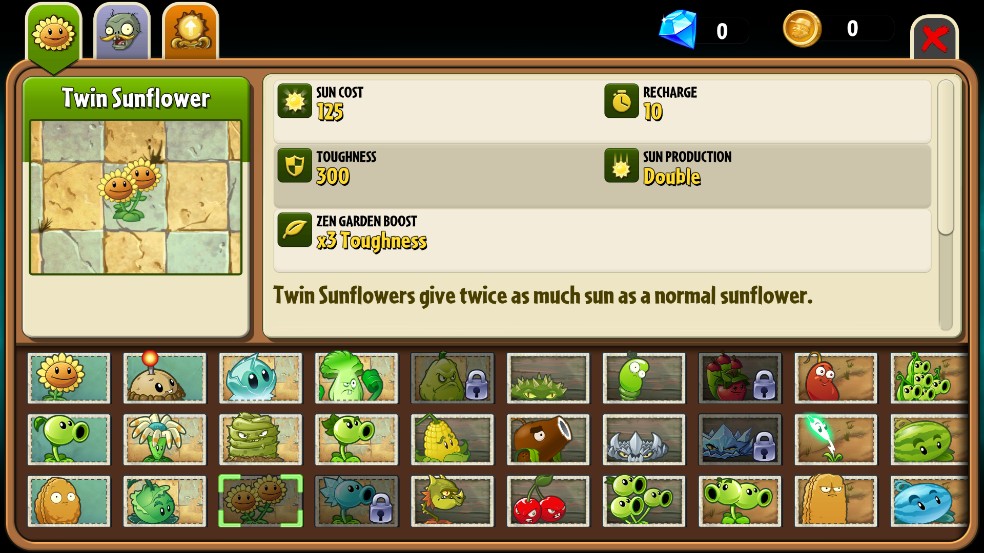View the Cabbage-pult entry

pyautogui.click(x=165, y=501)
